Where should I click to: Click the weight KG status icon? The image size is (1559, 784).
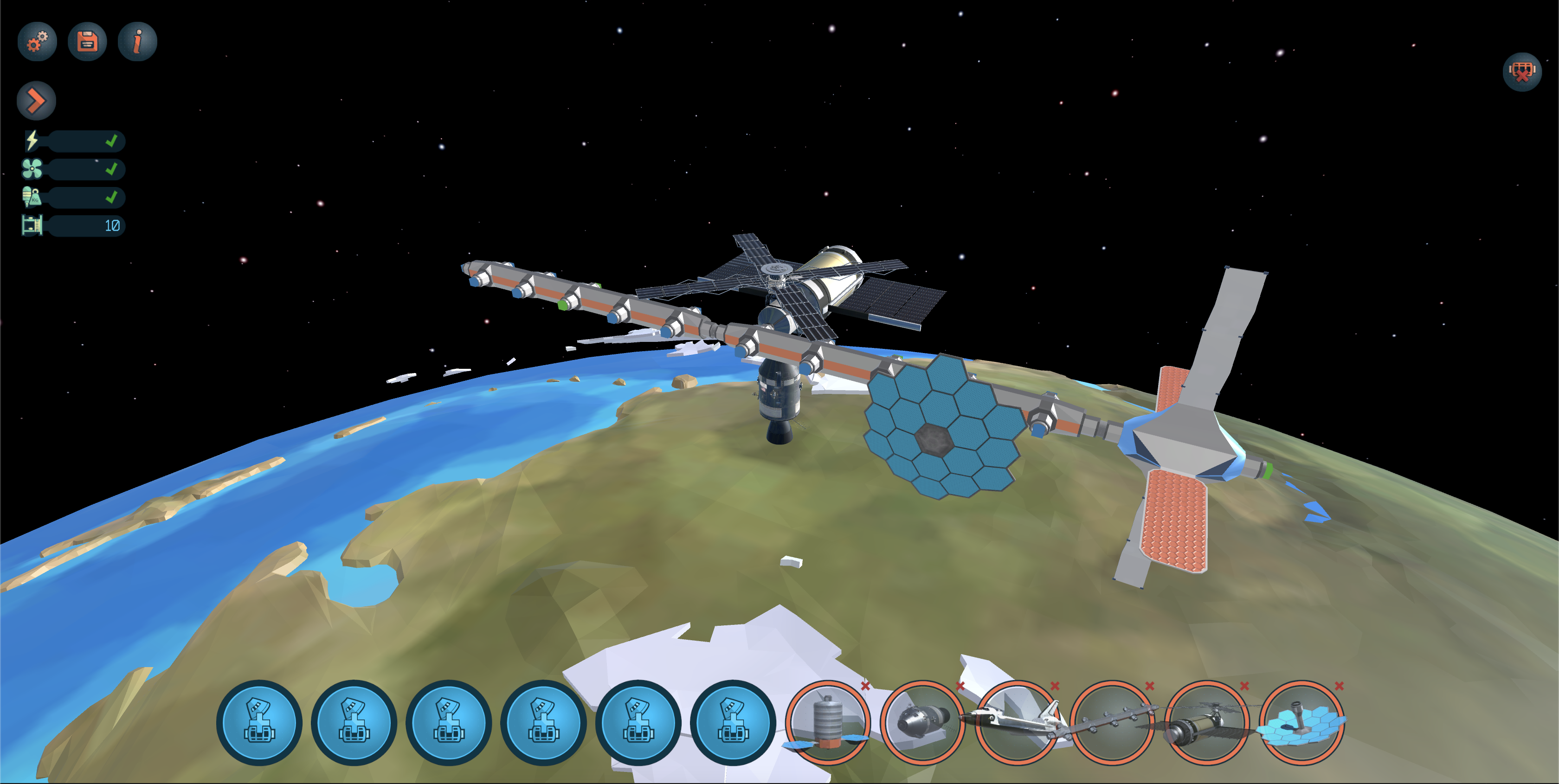pyautogui.click(x=31, y=198)
